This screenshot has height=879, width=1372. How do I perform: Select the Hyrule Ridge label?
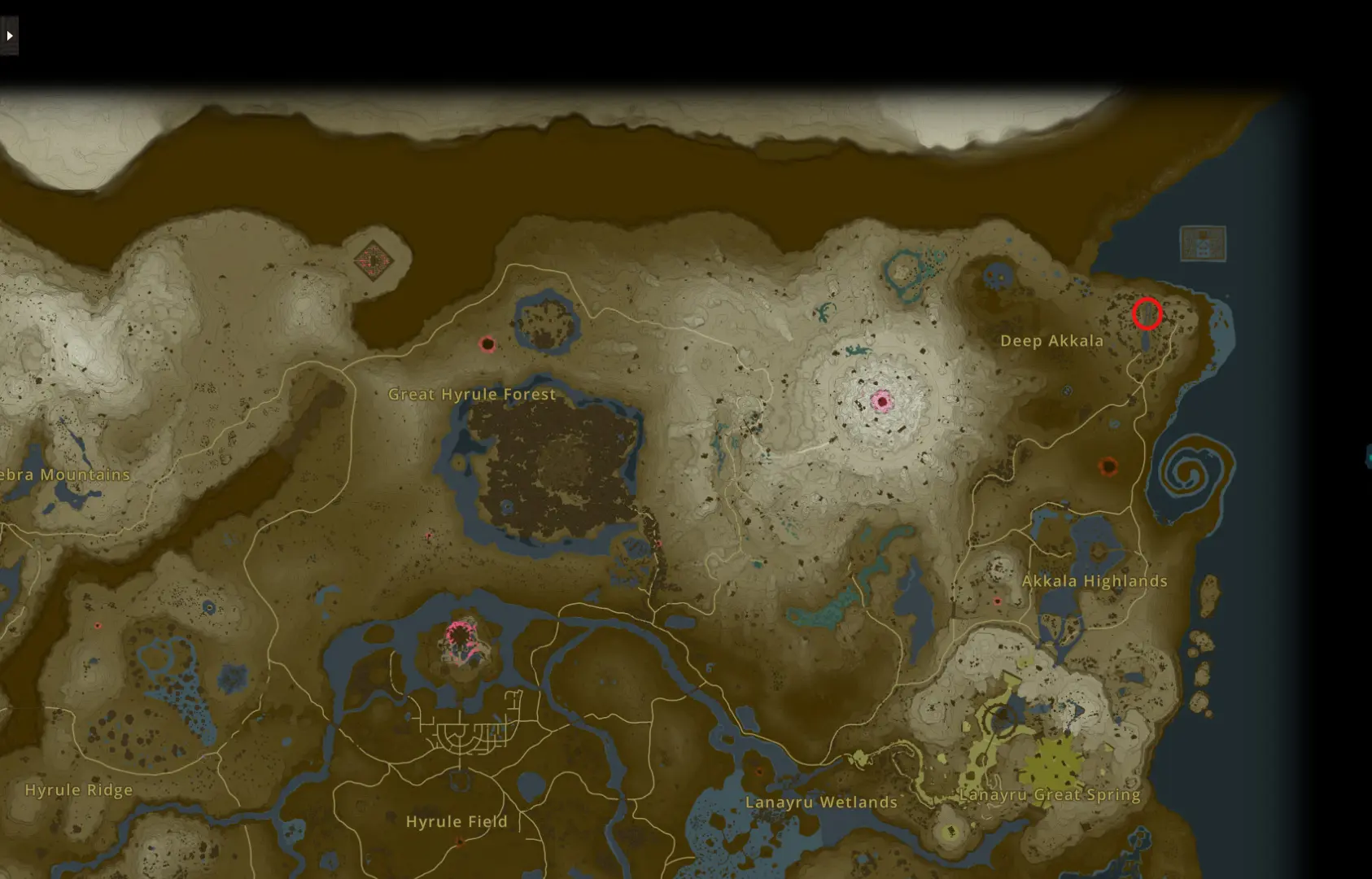tap(79, 789)
